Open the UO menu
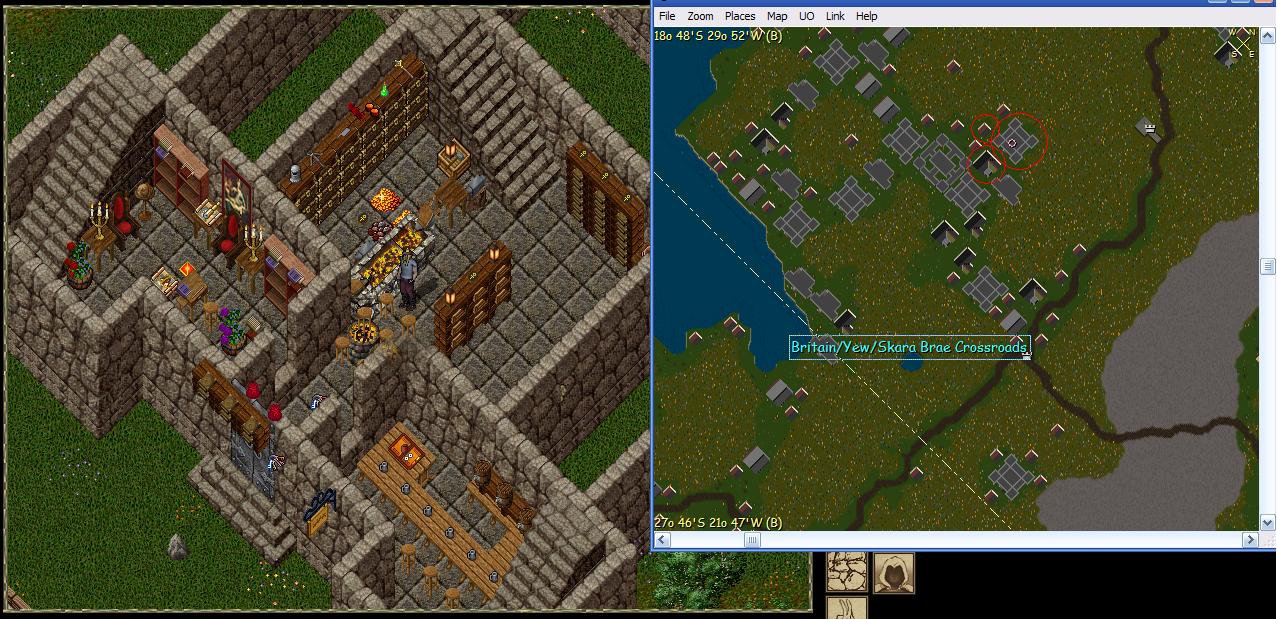 (x=806, y=16)
